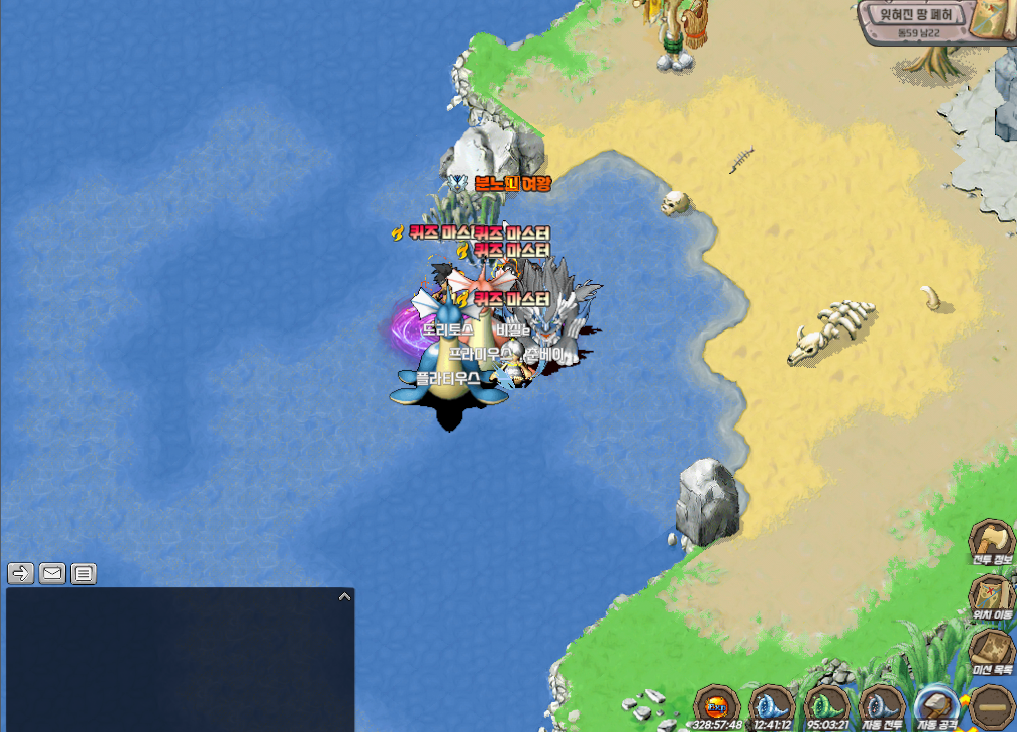
Task: Show the 미션 목록 mission list
Action: pos(991,651)
